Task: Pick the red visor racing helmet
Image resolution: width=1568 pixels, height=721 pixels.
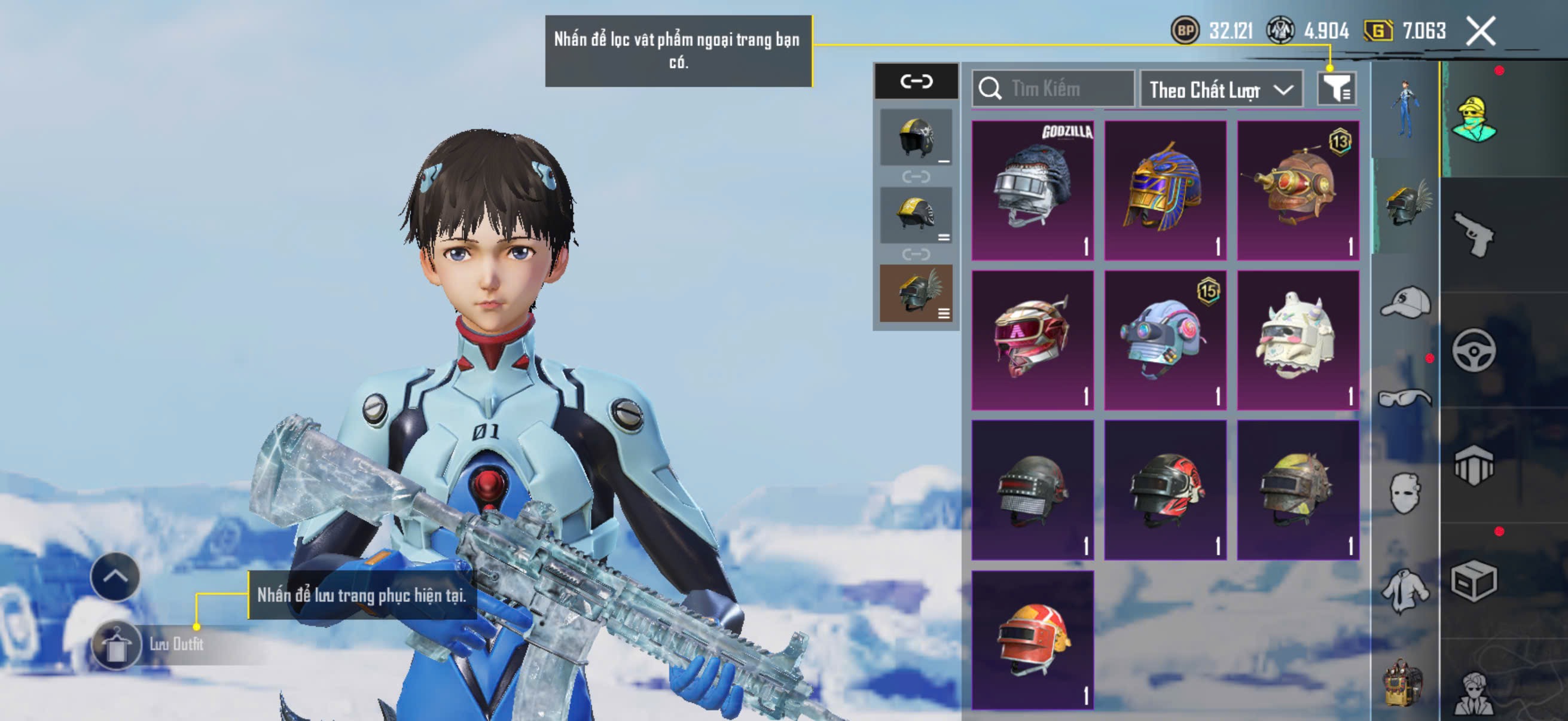Action: pyautogui.click(x=1032, y=340)
